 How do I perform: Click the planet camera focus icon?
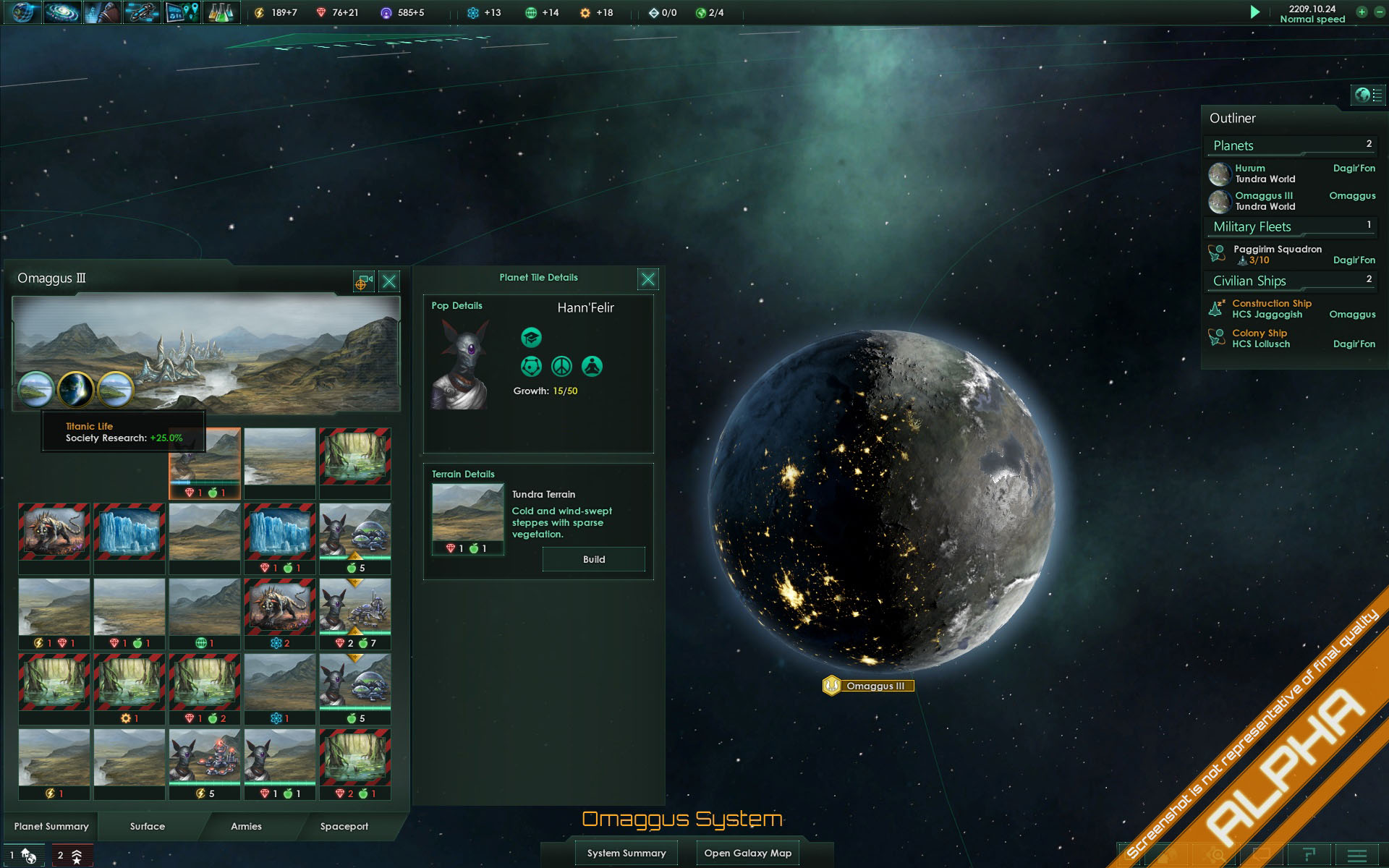(x=363, y=281)
